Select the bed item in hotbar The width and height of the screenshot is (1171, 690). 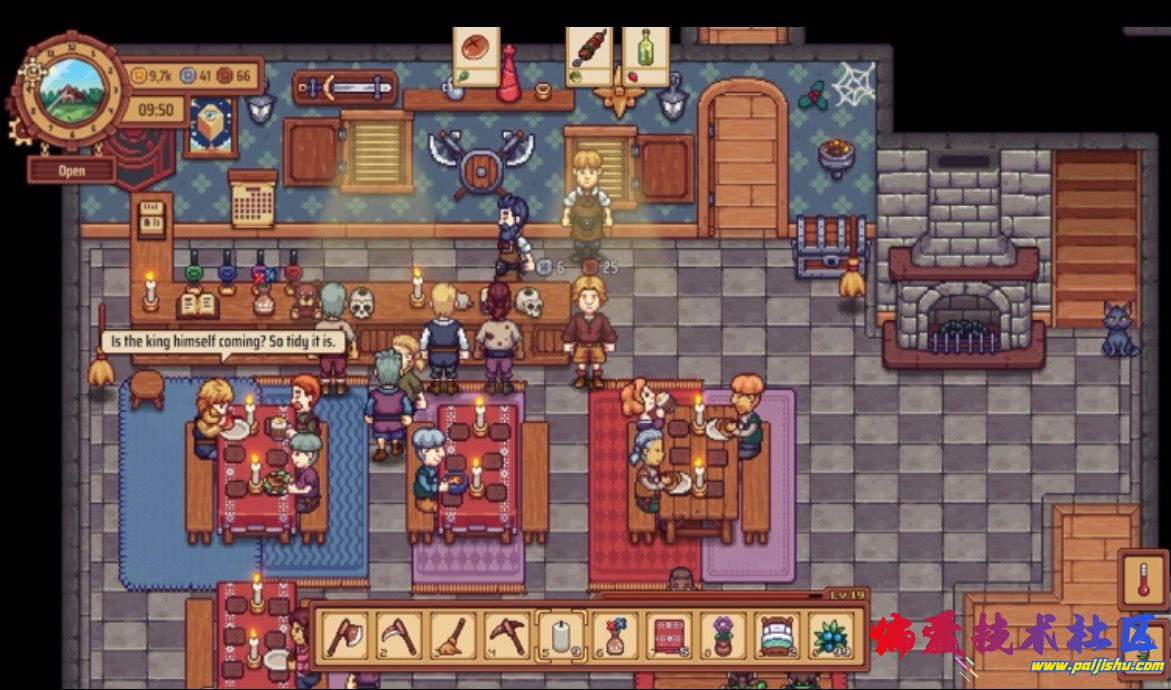point(776,636)
